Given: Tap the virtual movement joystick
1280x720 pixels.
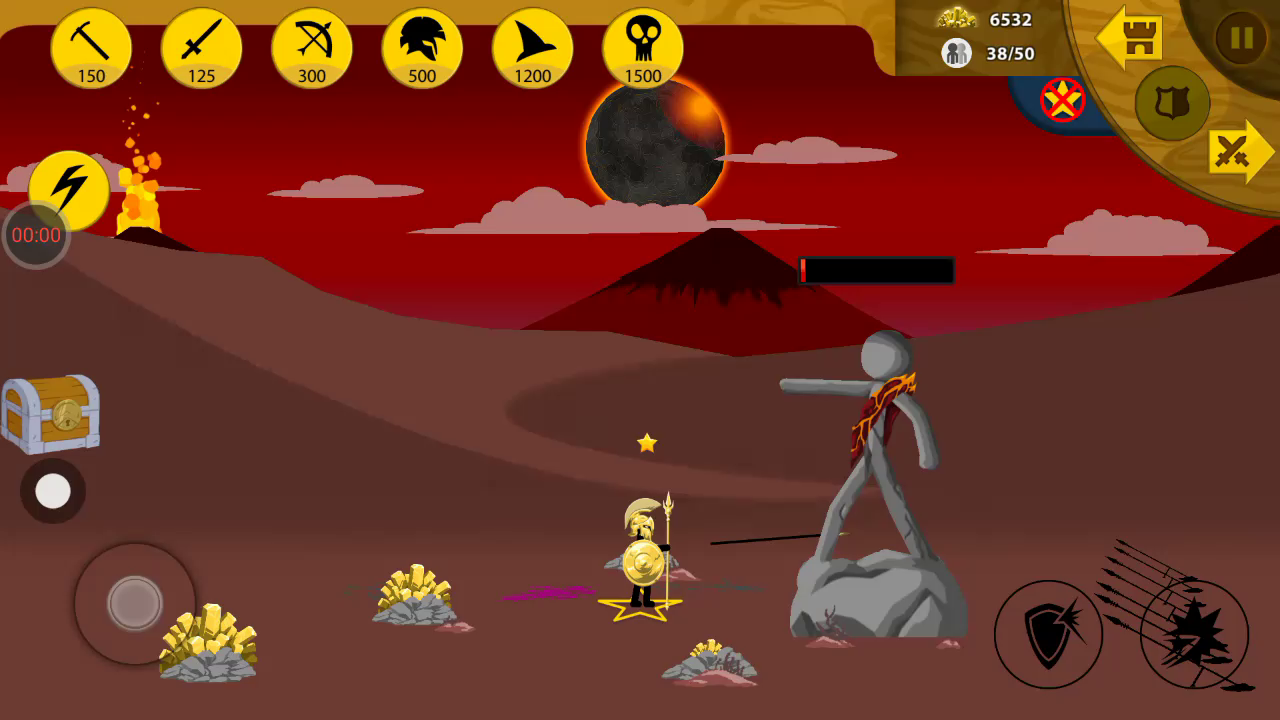Looking at the screenshot, I should click(134, 602).
